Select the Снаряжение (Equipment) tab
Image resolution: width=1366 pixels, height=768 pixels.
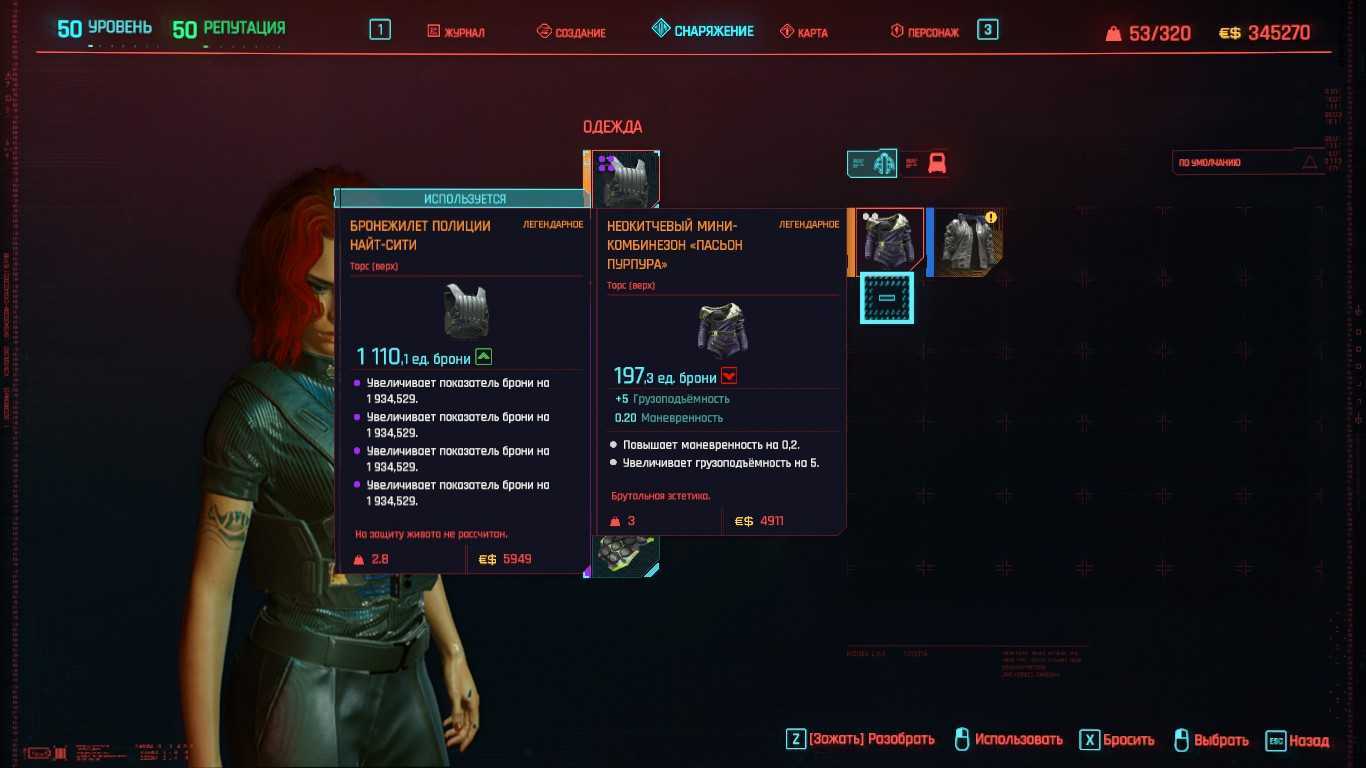coord(702,31)
